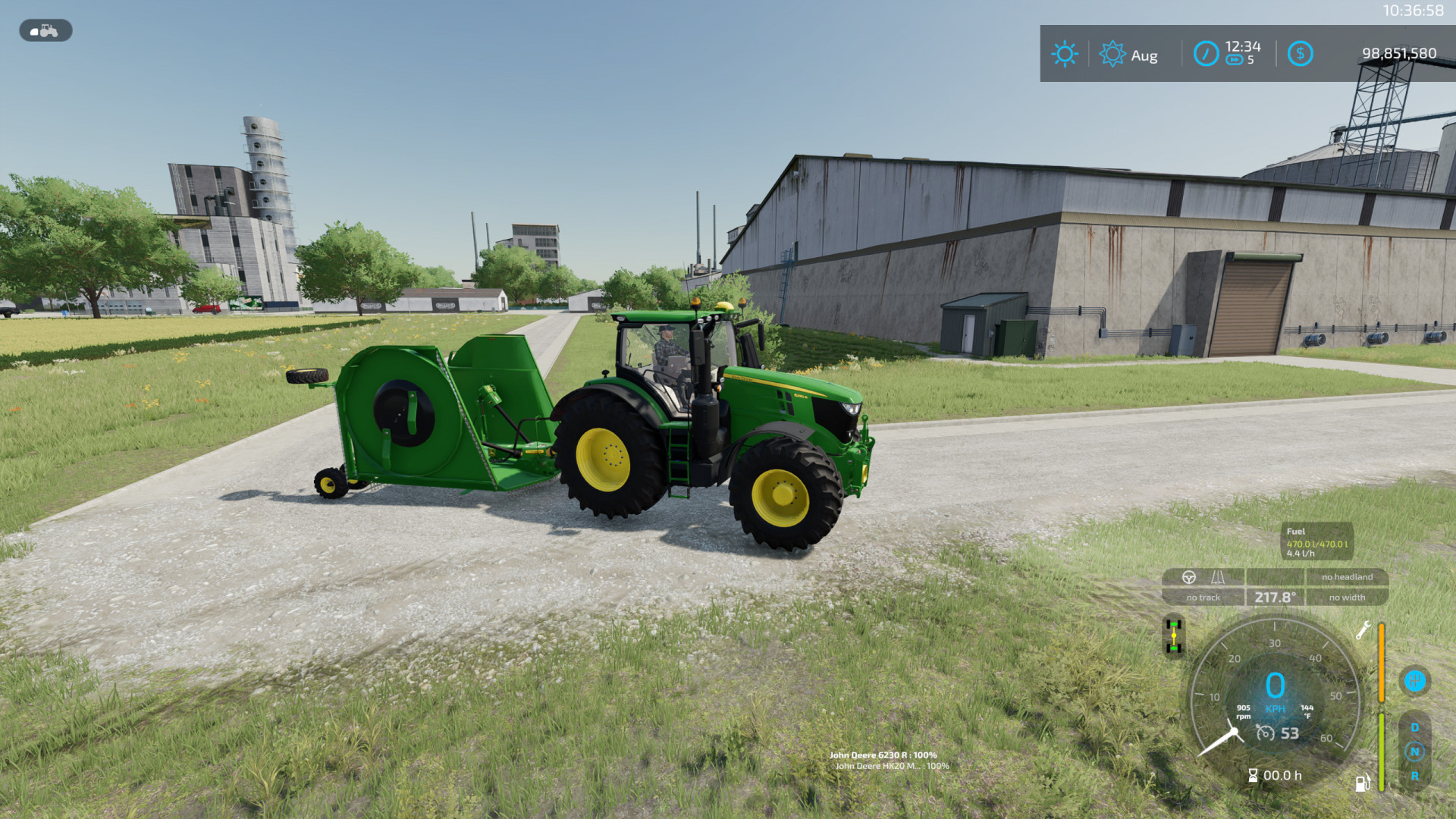Toggle the neutral N gear indicator
1456x819 pixels.
coord(1414,751)
